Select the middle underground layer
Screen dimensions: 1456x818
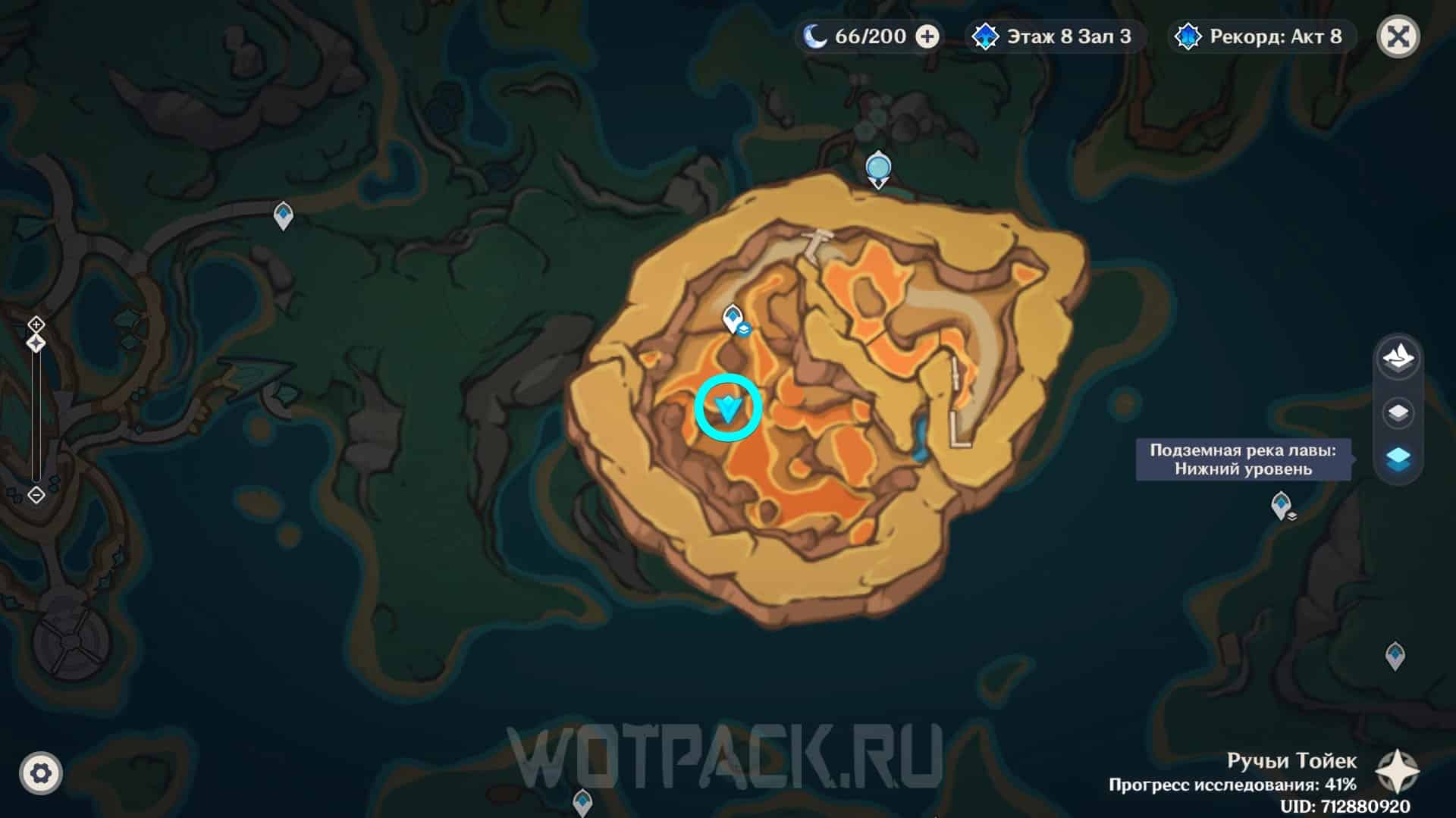[1398, 413]
